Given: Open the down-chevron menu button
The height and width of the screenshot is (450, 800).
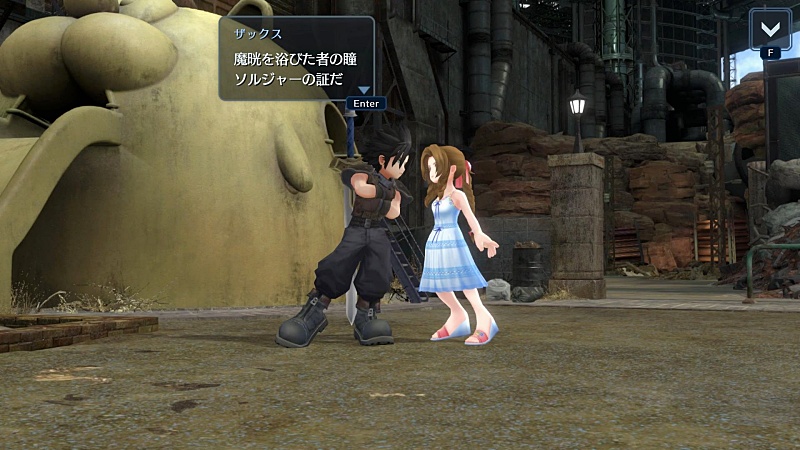Looking at the screenshot, I should tap(770, 28).
